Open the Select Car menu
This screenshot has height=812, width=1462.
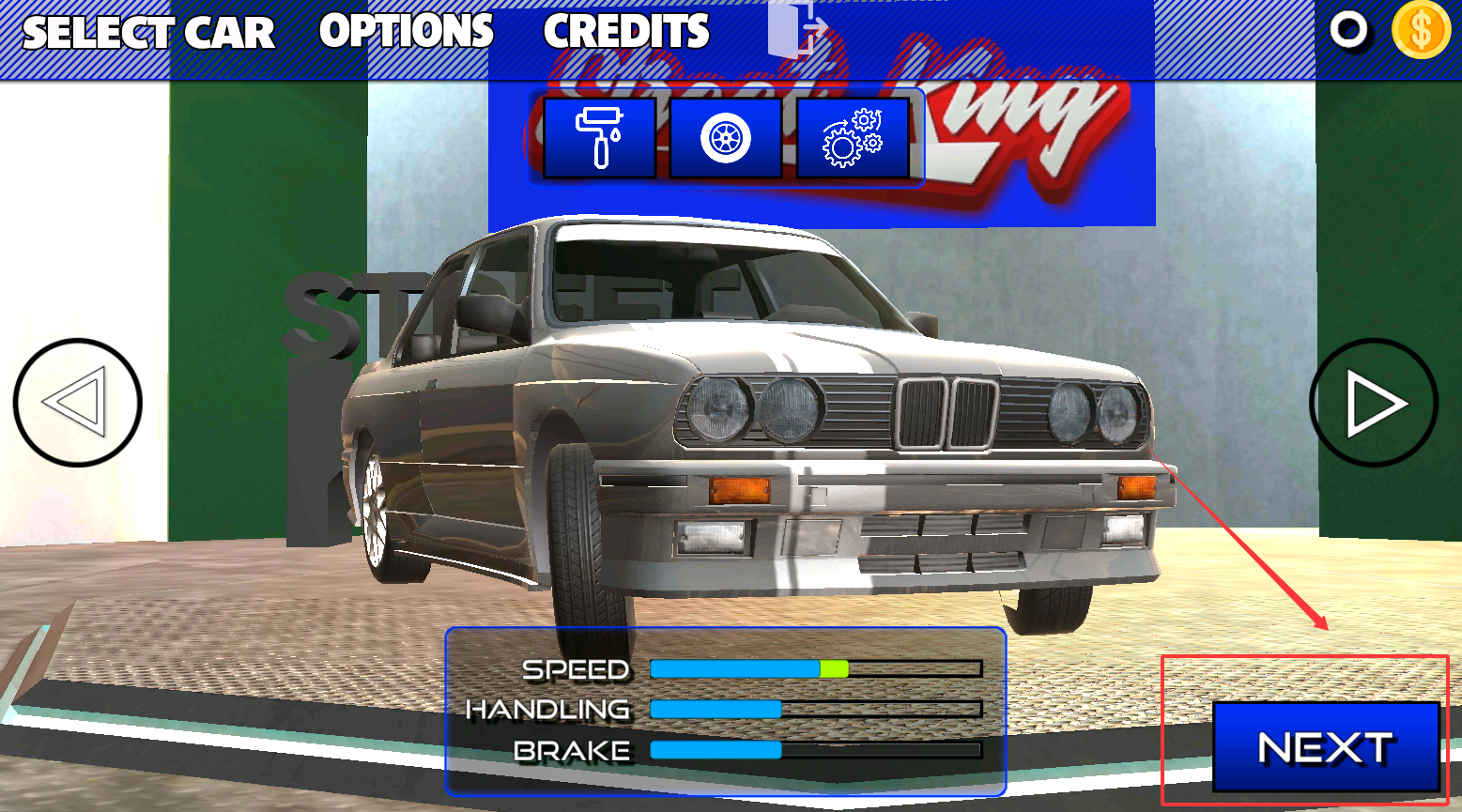click(x=148, y=33)
